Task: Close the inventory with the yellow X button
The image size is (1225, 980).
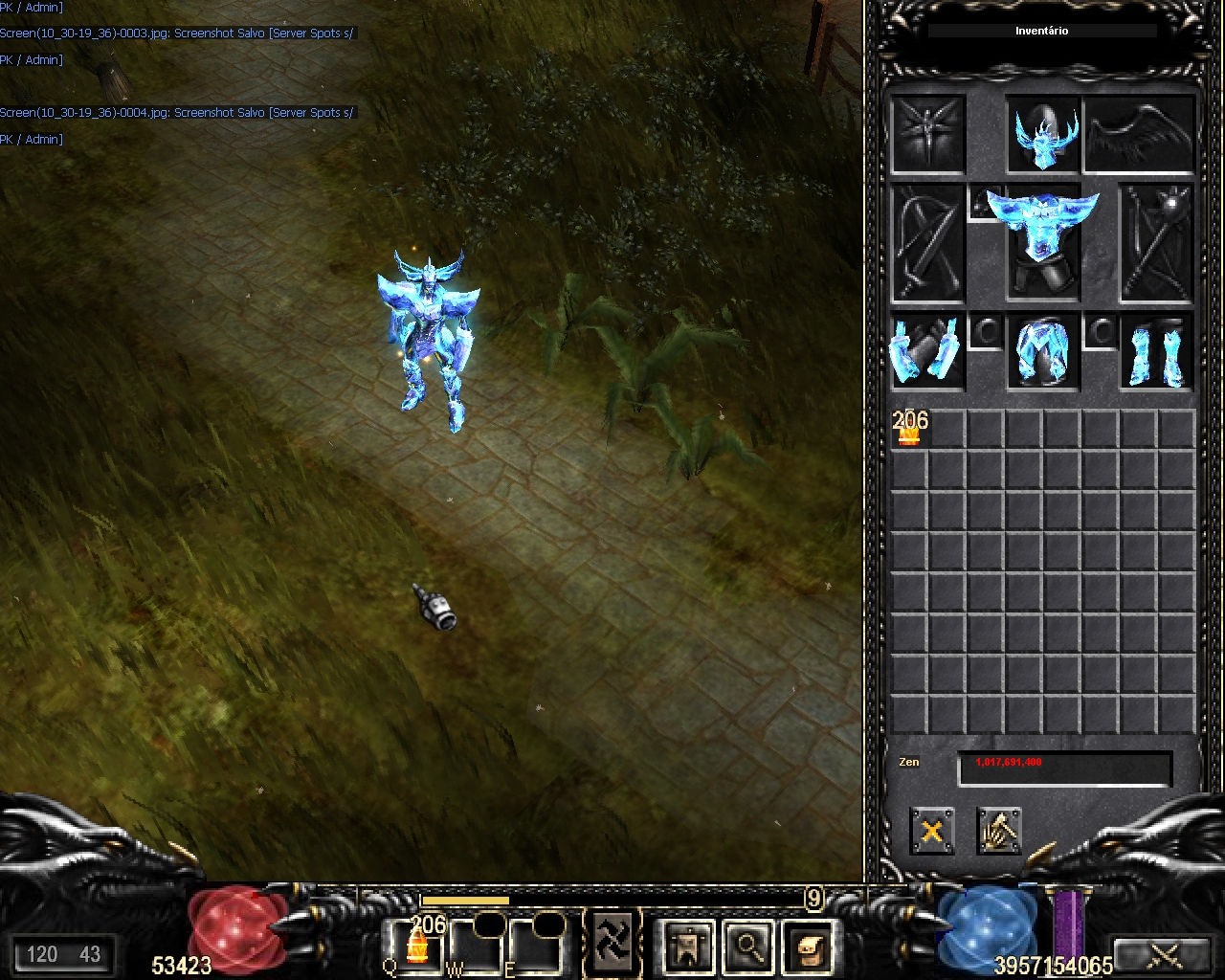Action: click(931, 830)
